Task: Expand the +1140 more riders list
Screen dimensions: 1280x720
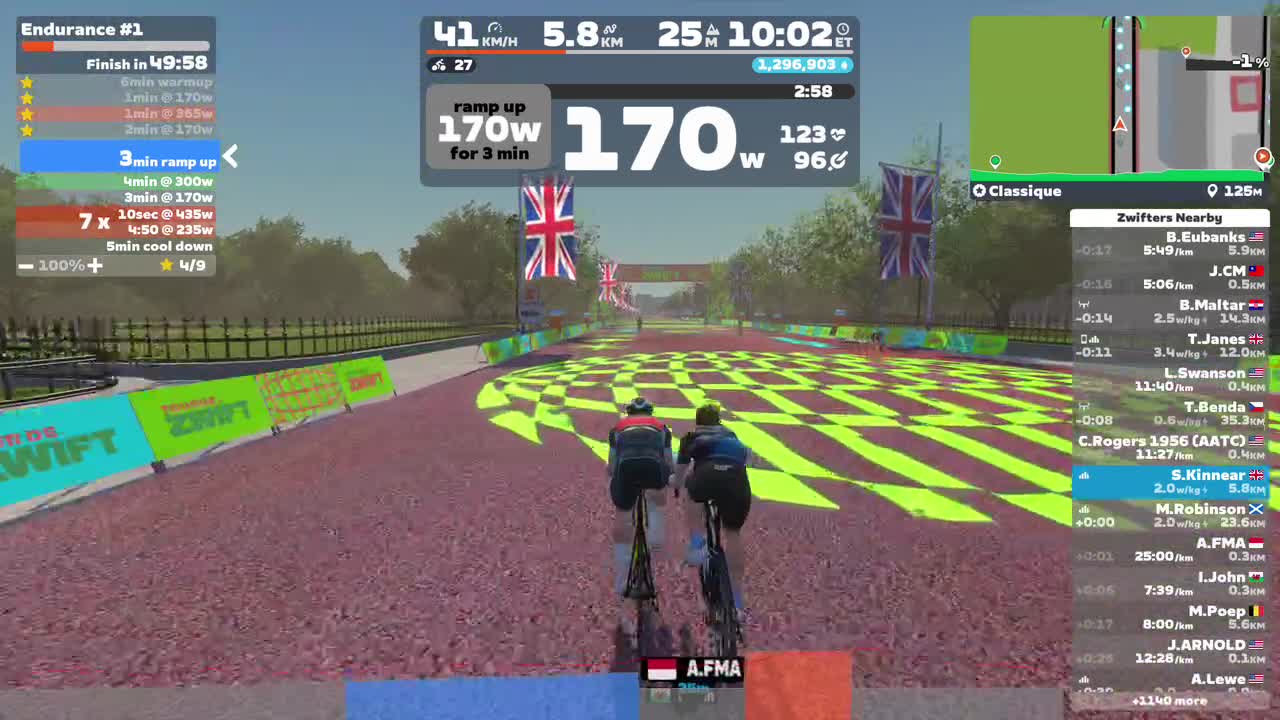Action: [x=1170, y=701]
